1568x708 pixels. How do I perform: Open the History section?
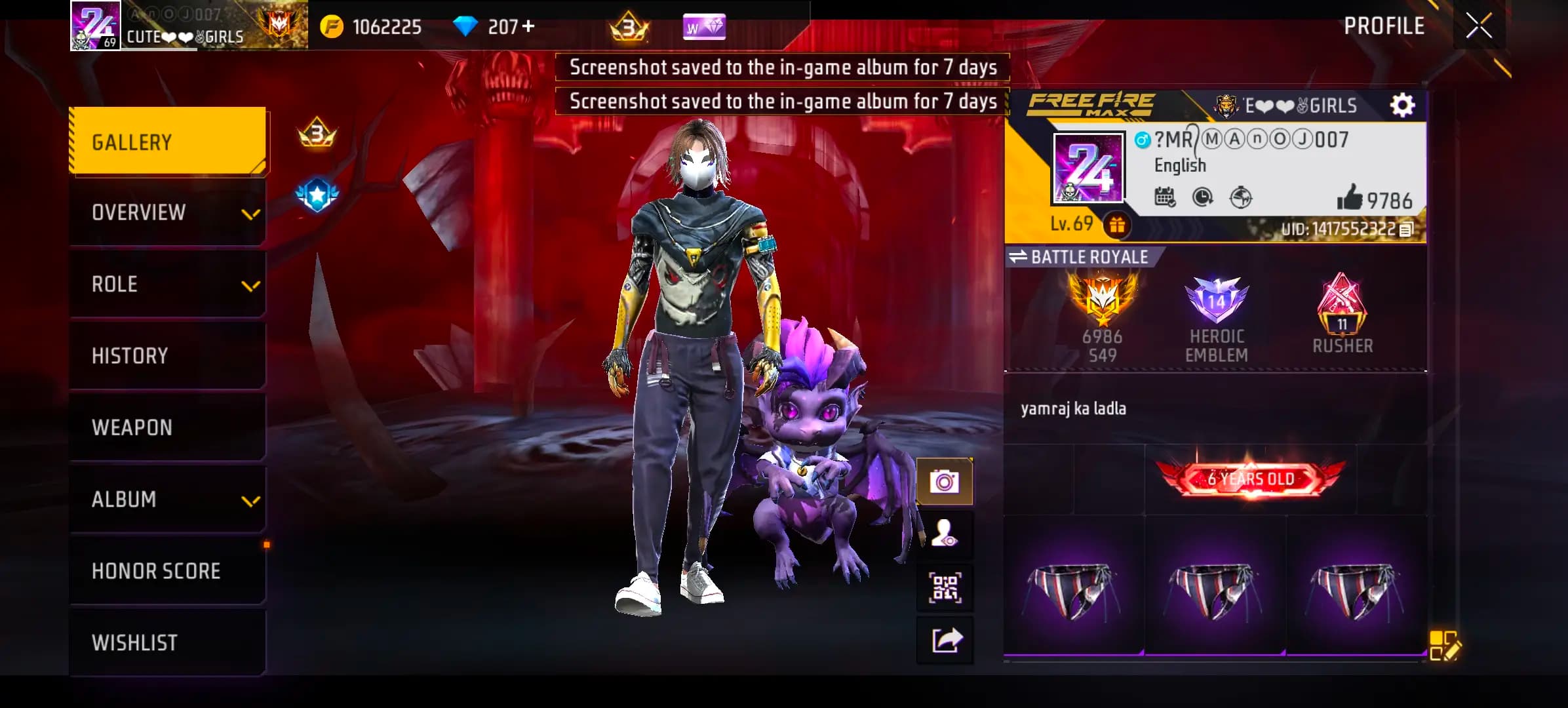(x=168, y=356)
